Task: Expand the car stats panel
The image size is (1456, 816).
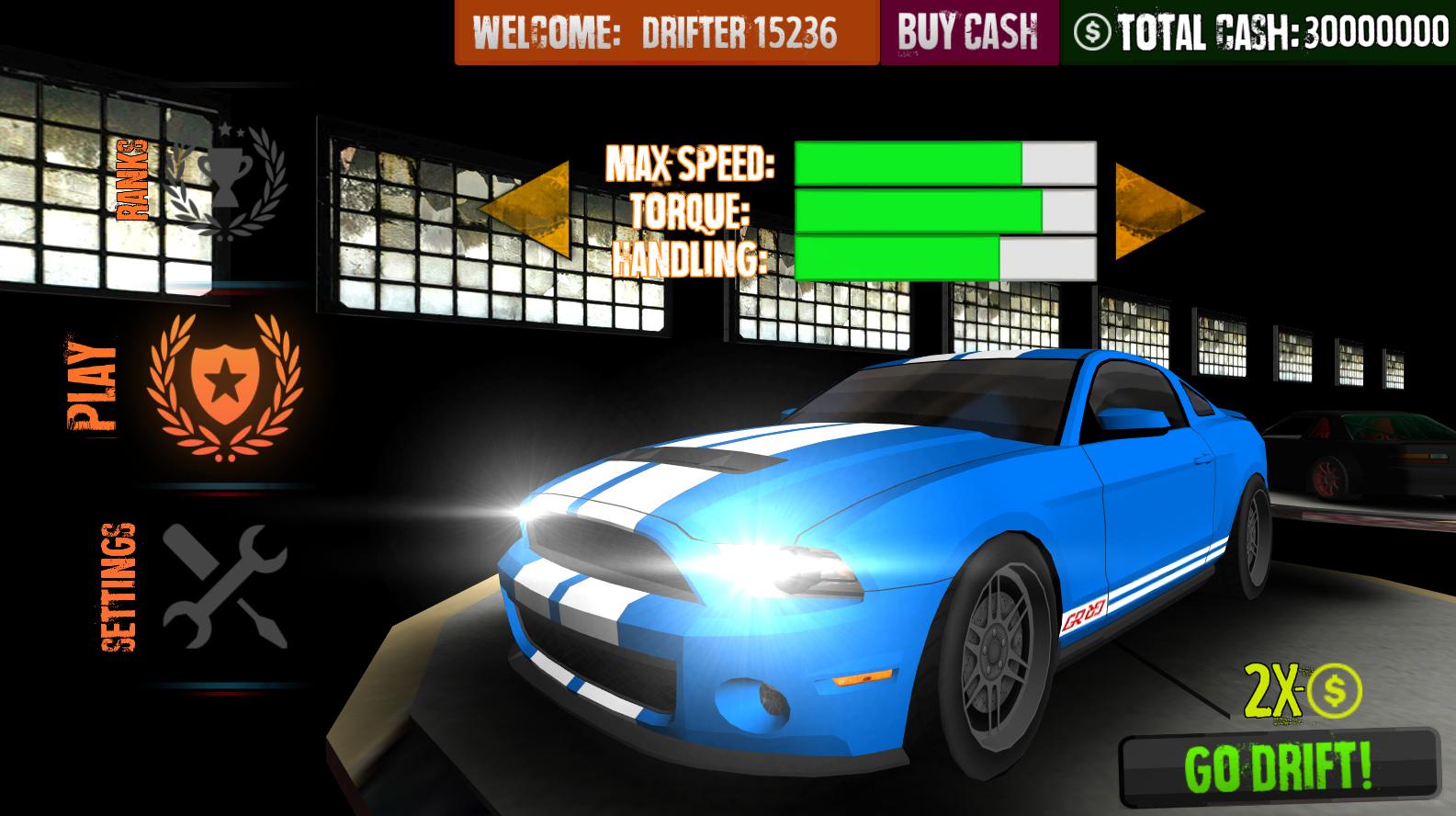Action: [946, 210]
